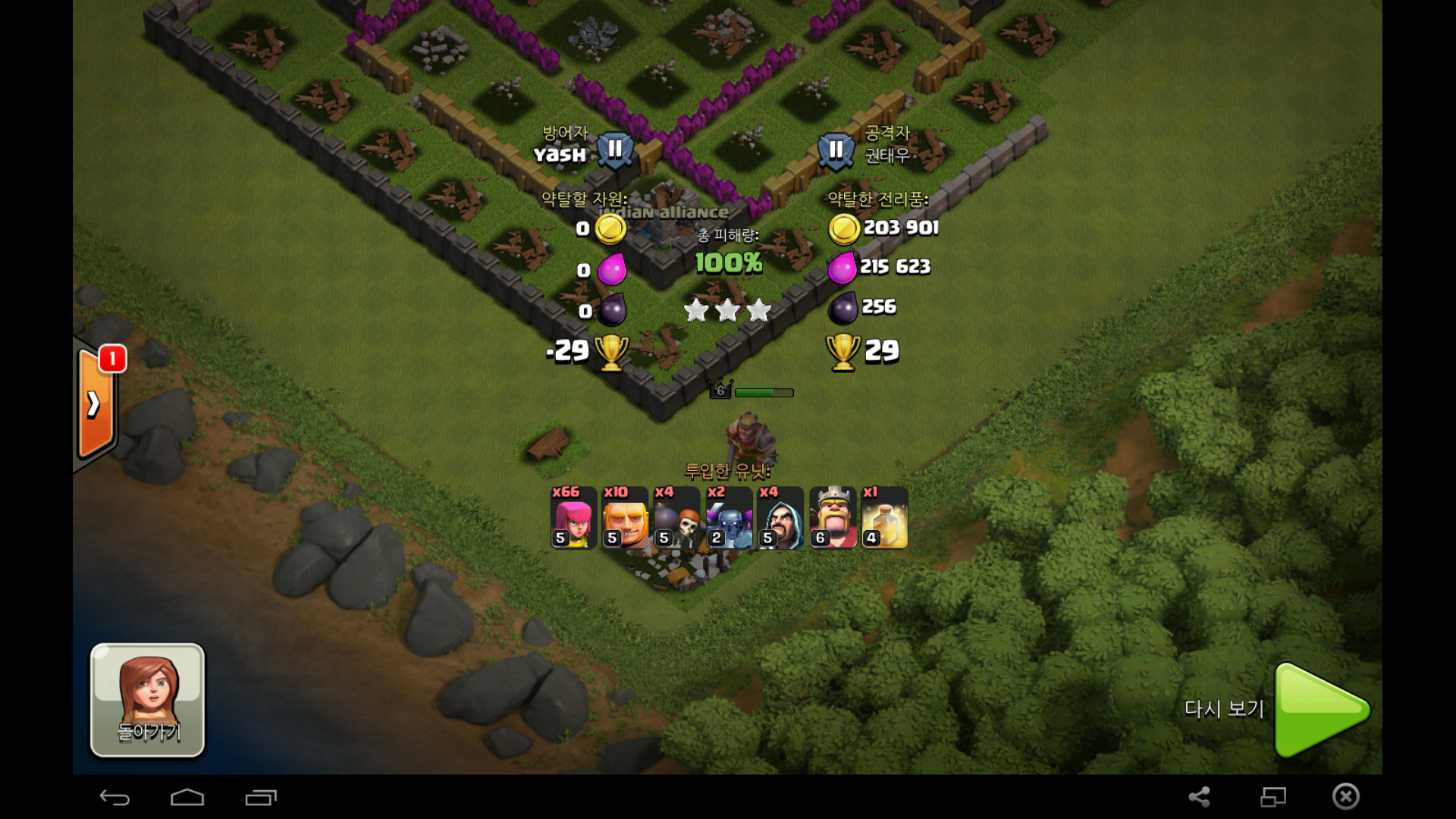Share the screen with the share icon
The height and width of the screenshot is (819, 1456).
tap(1199, 796)
